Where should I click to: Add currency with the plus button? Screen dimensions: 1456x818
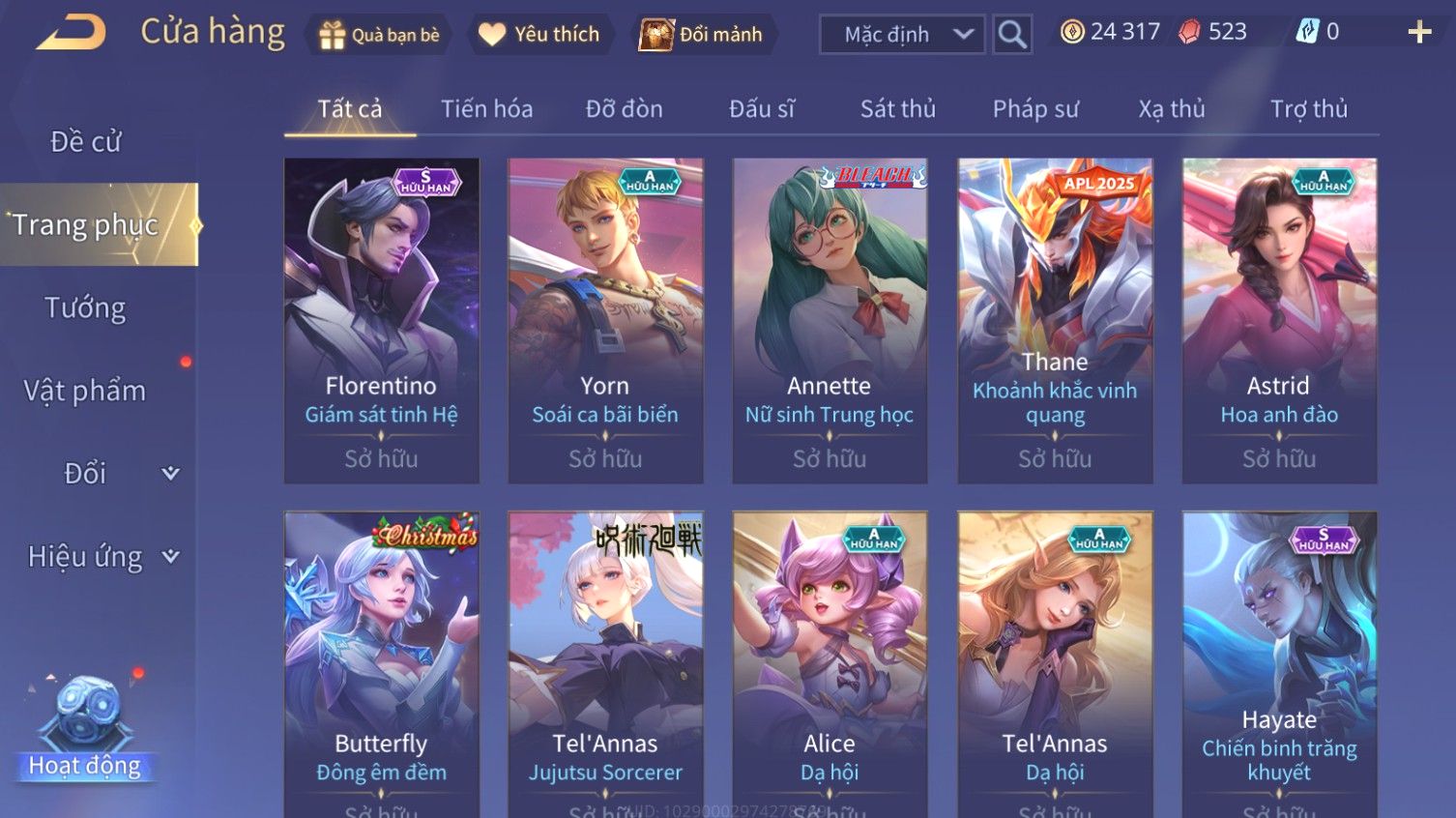[1418, 33]
